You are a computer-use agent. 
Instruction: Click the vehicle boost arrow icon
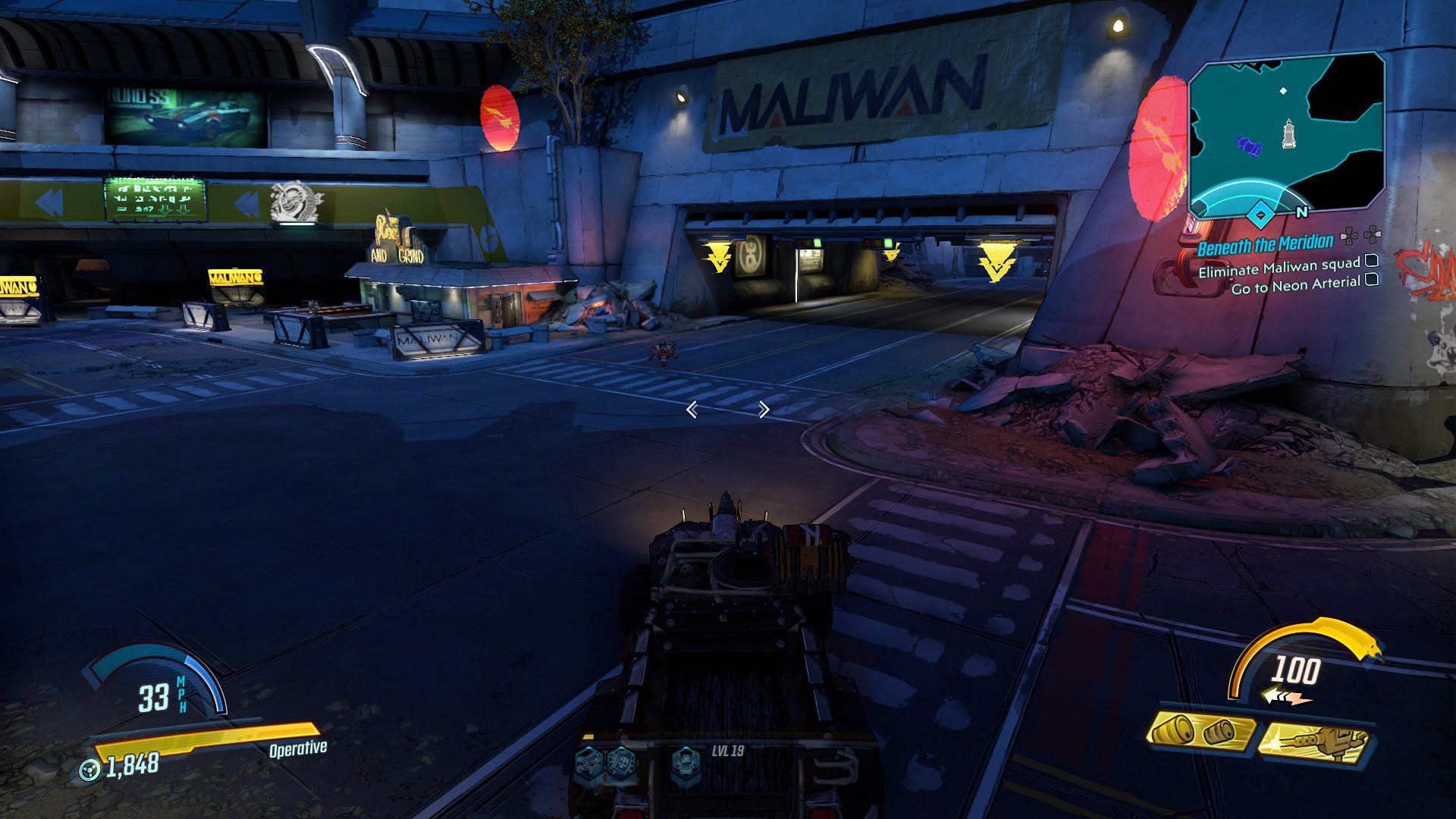(x=1286, y=696)
